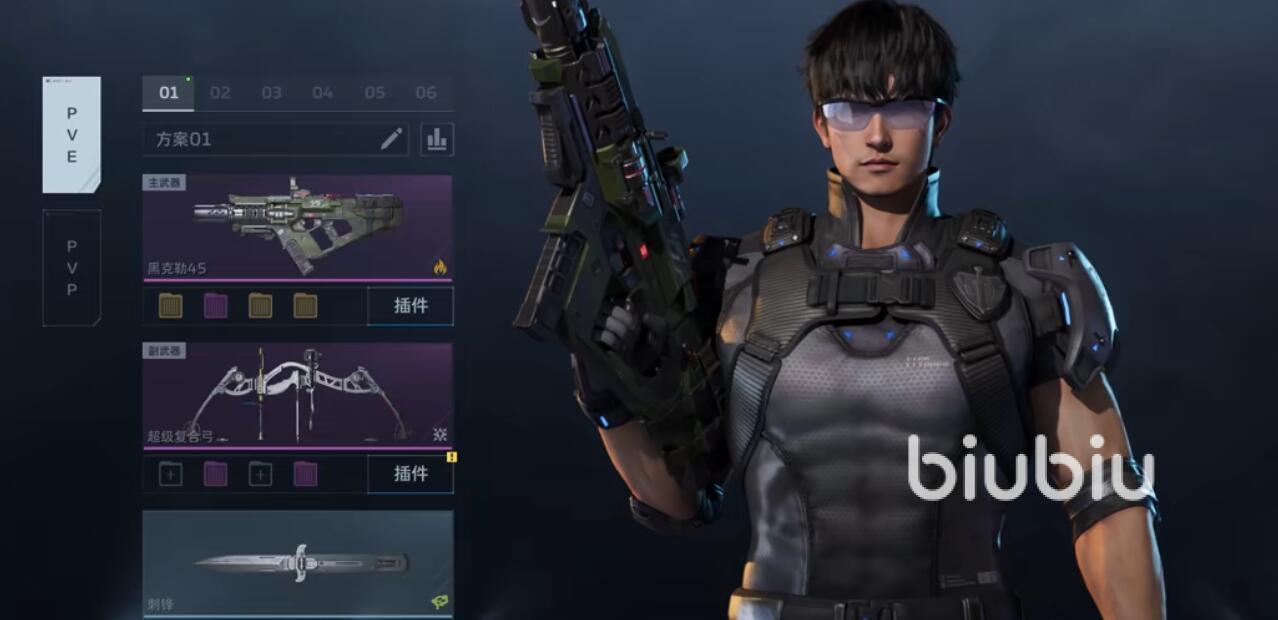Open the bar chart stats button
Screen dimensions: 1278x620
coord(437,139)
